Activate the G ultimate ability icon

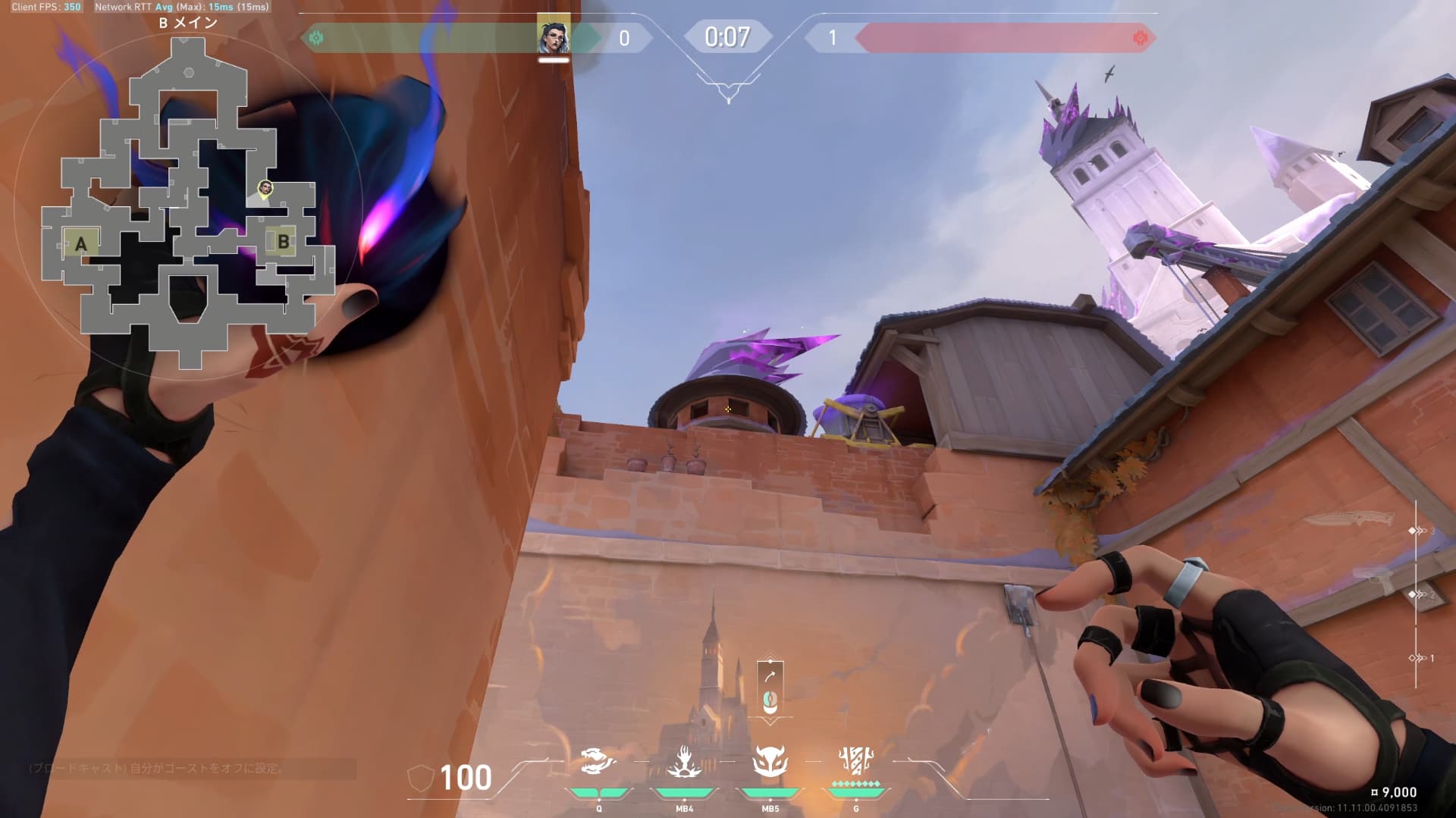(x=856, y=760)
